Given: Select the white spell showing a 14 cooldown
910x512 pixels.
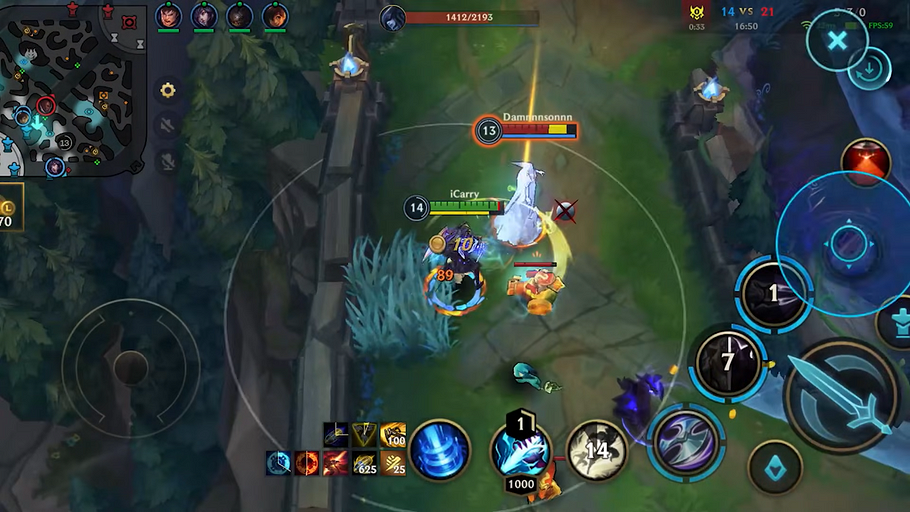Looking at the screenshot, I should tap(597, 450).
